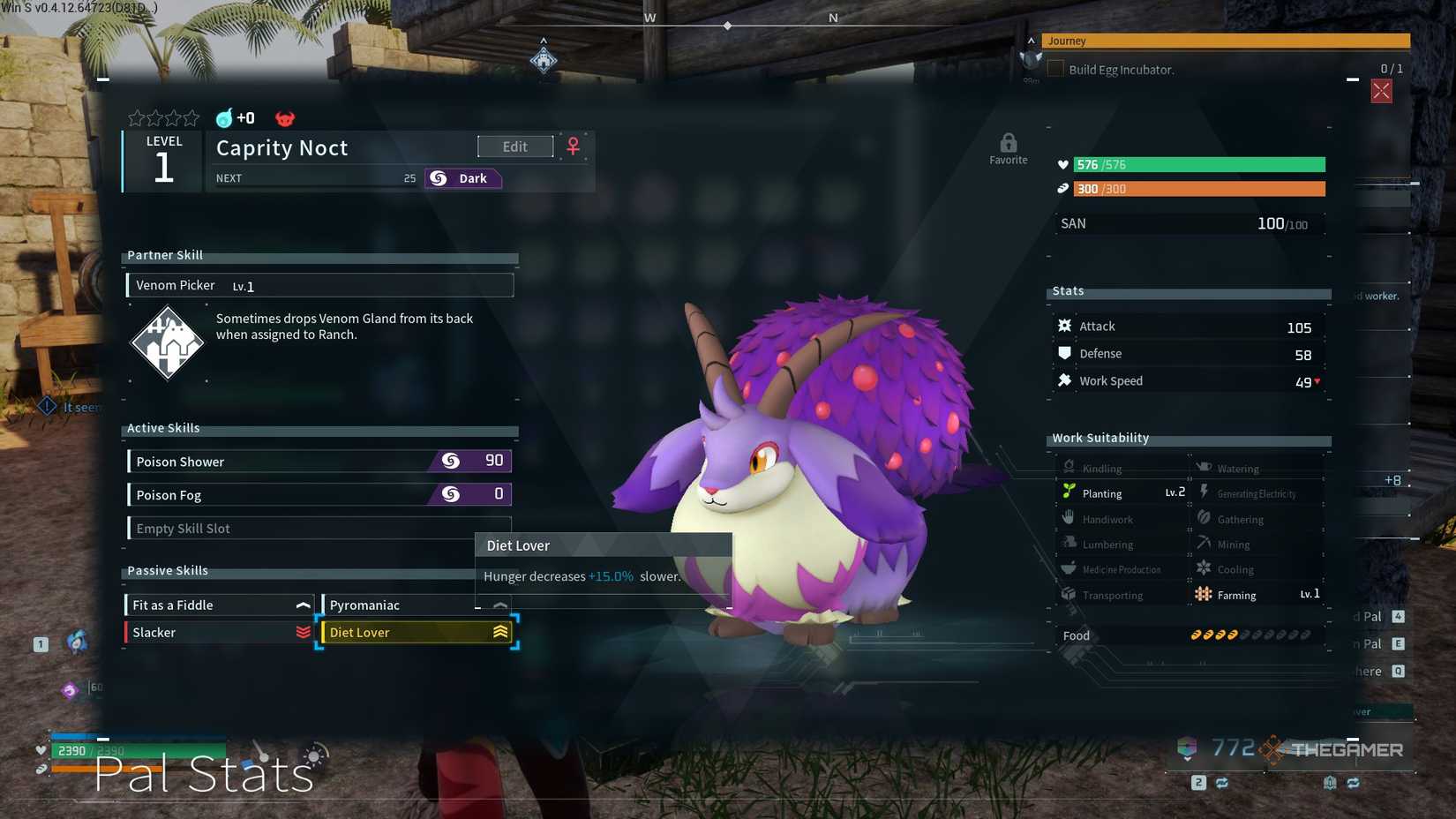
Task: Select the Planting work suitability icon
Action: [x=1069, y=492]
